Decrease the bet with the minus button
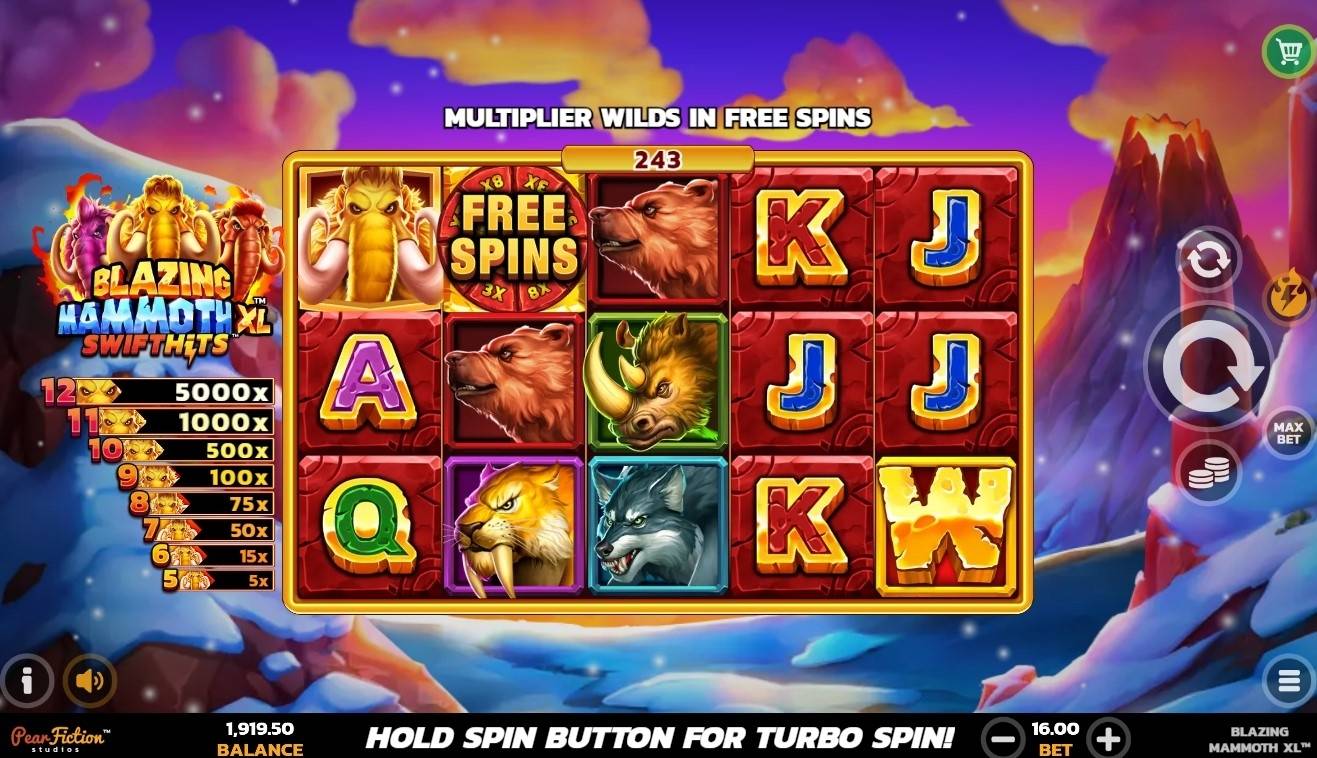Image resolution: width=1317 pixels, height=758 pixels. (1002, 739)
